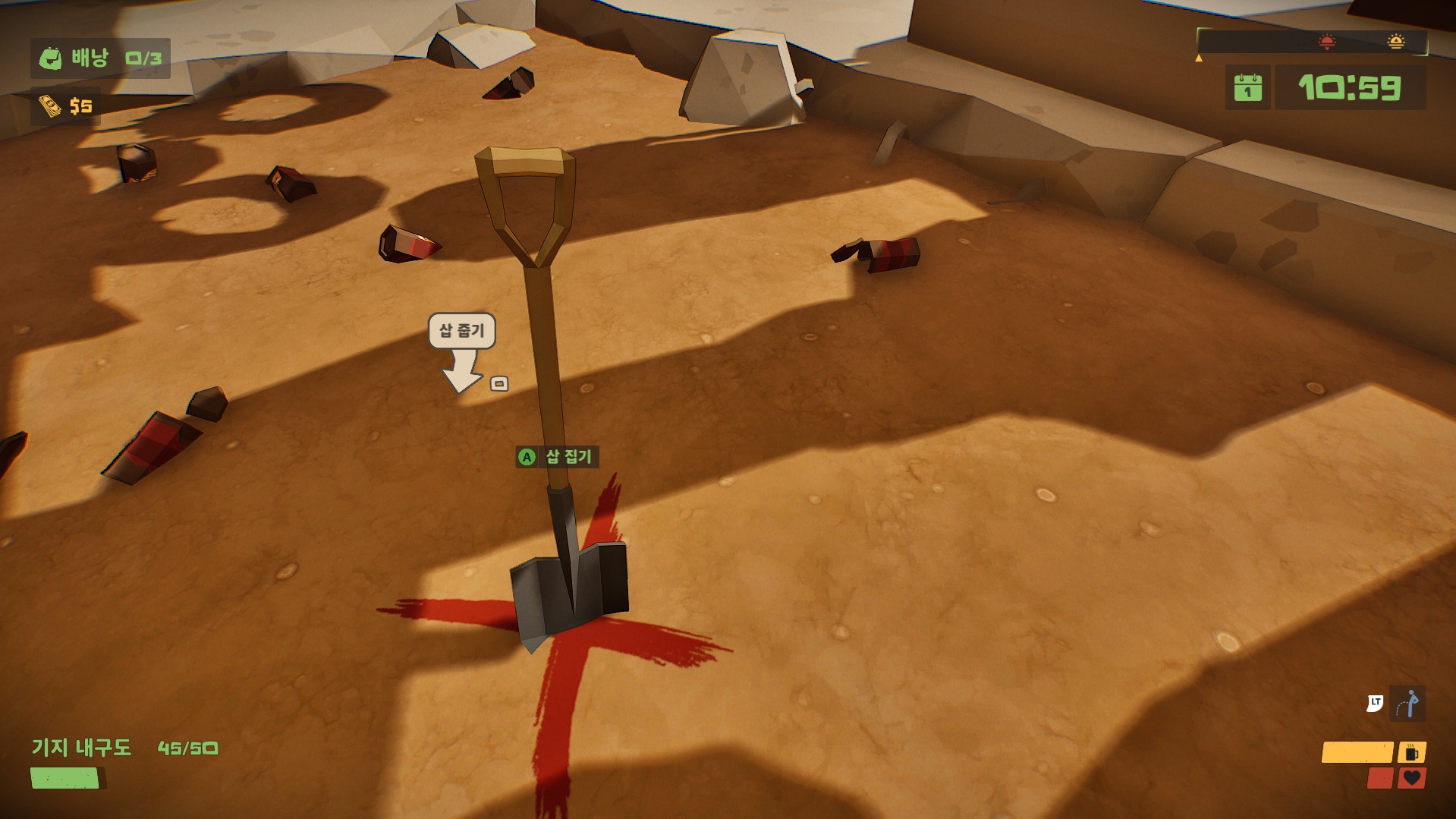This screenshot has width=1456, height=819.
Task: Open the backpack (배낭) icon
Action: coord(50,58)
